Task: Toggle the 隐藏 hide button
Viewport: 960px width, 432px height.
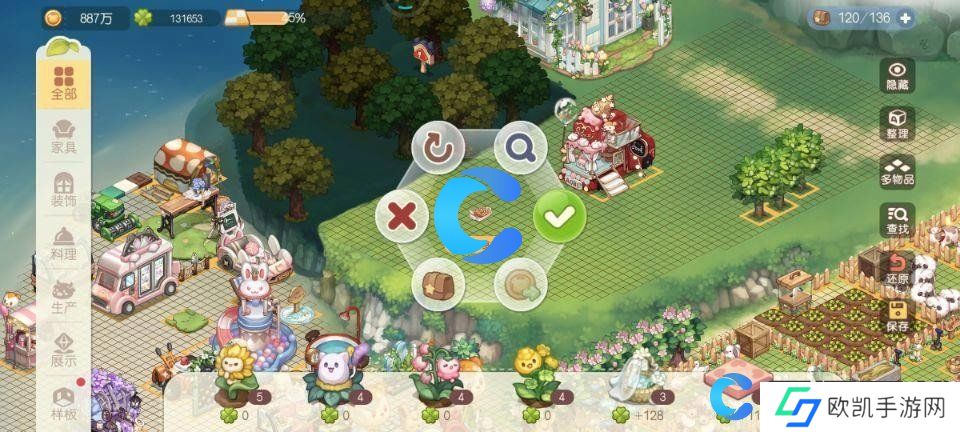Action: 897,76
